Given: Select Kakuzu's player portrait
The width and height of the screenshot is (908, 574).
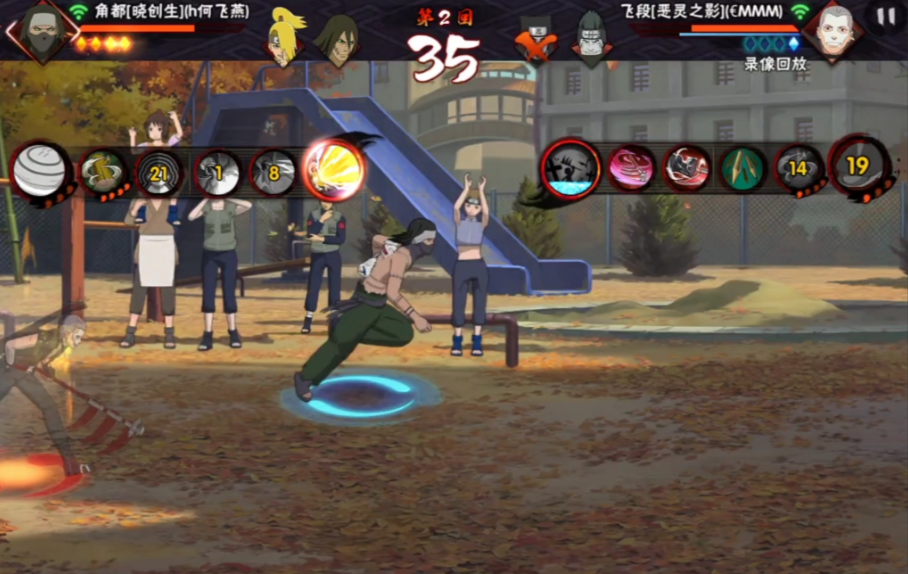Looking at the screenshot, I should tap(42, 29).
